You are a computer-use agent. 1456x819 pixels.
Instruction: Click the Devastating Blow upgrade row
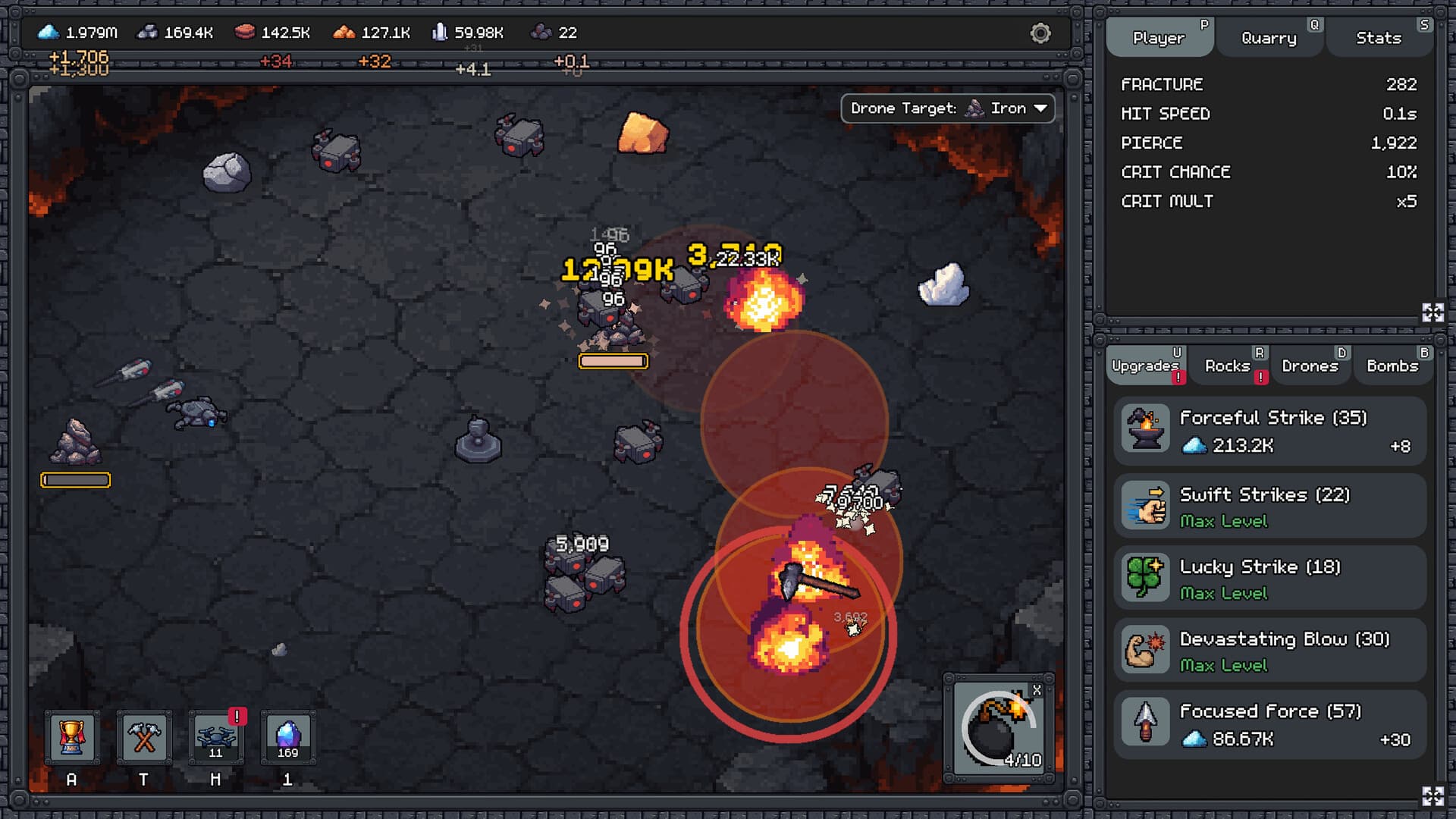(1269, 651)
